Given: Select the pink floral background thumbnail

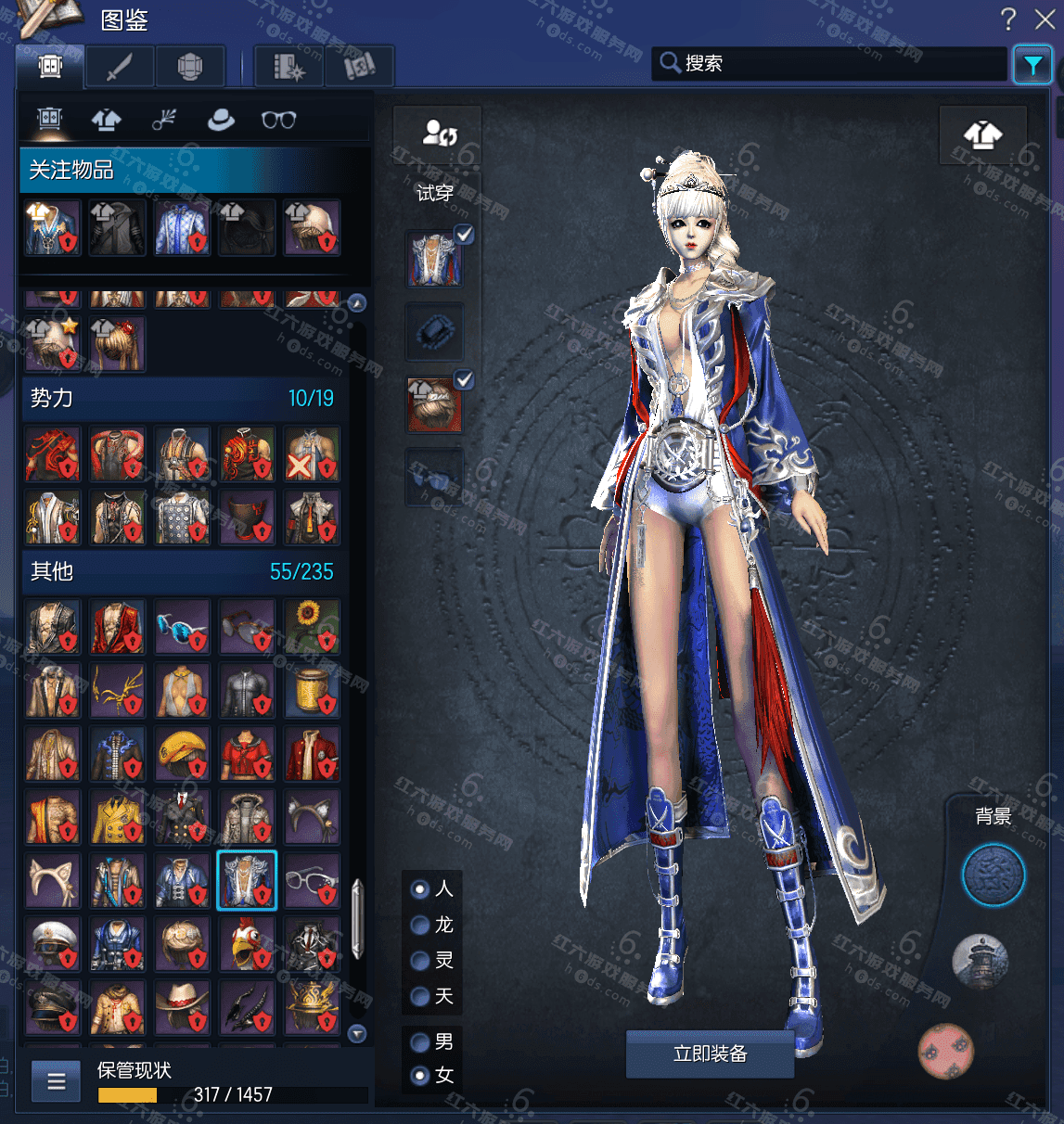Looking at the screenshot, I should coord(945,1051).
